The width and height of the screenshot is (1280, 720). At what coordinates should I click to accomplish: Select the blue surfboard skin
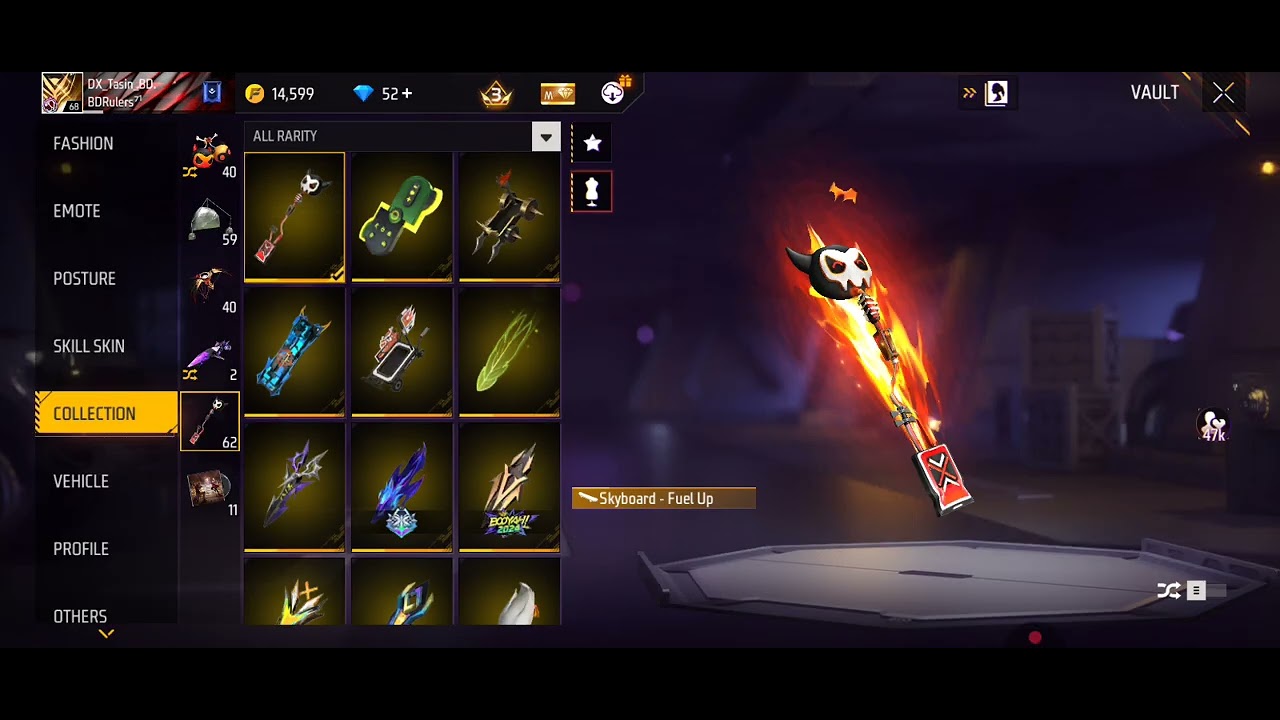[x=294, y=352]
